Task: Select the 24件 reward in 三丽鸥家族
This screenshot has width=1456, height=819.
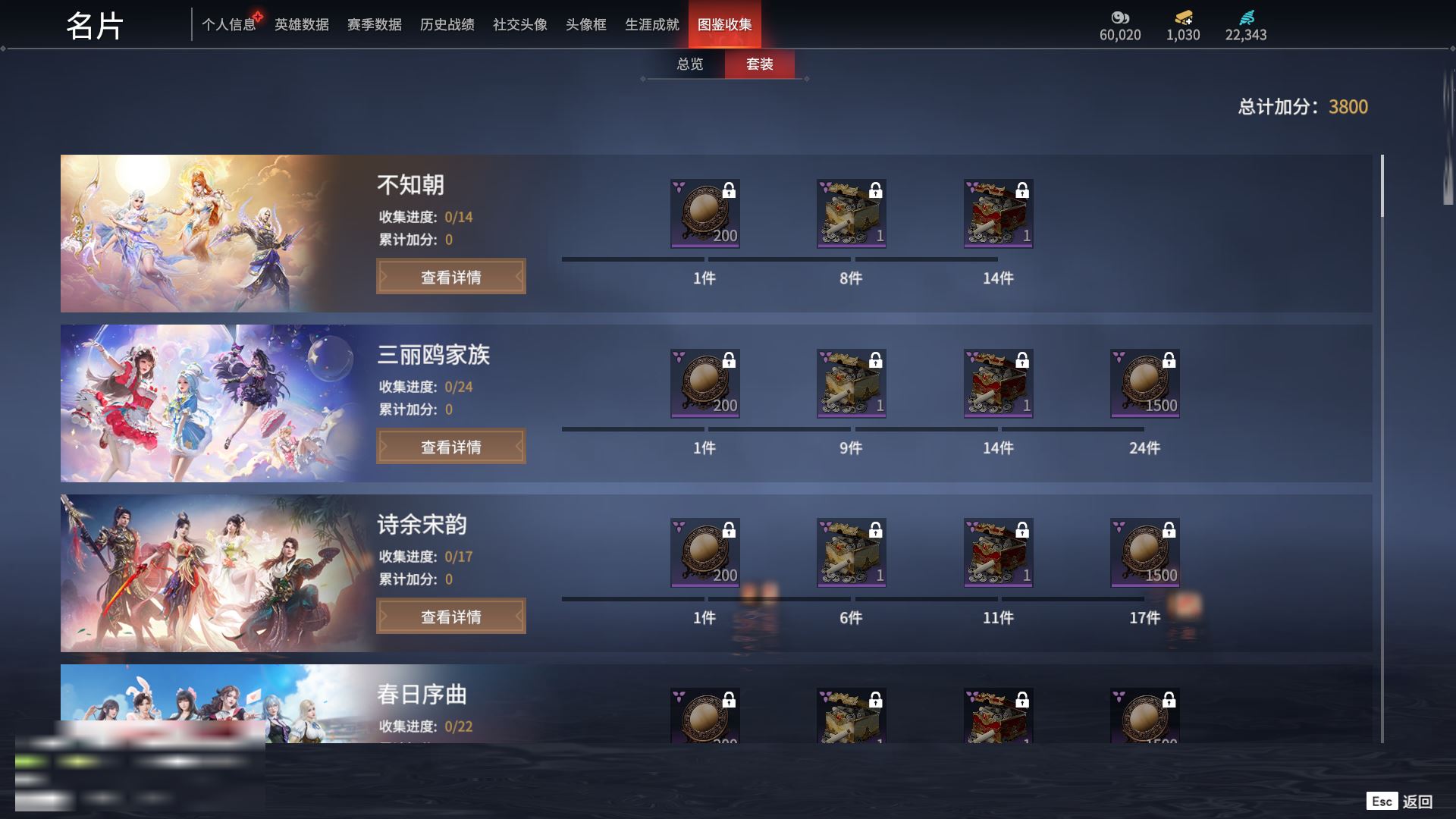Action: pyautogui.click(x=1144, y=384)
